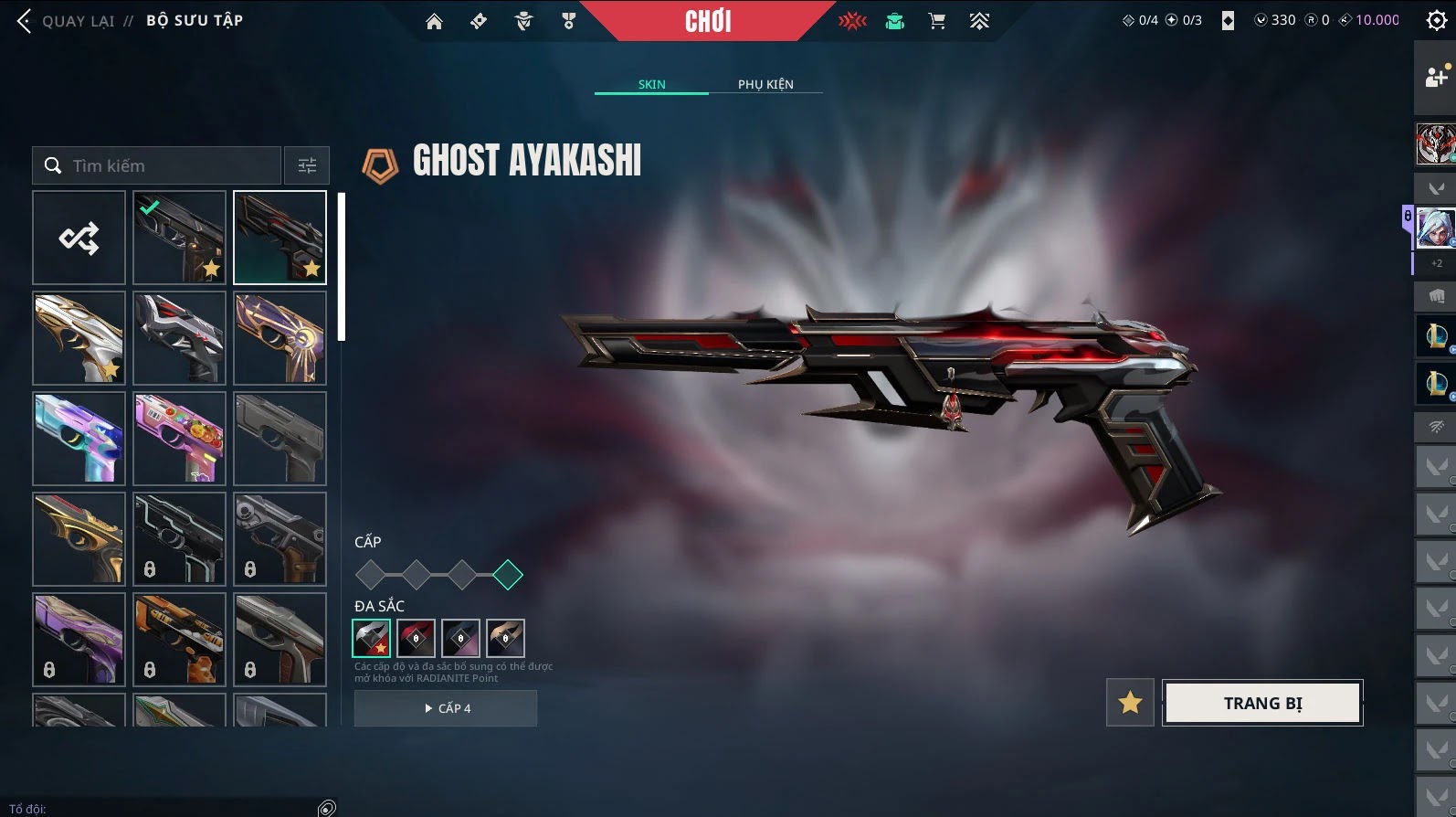
Task: Equip the skin with TRANG BỊ
Action: click(x=1262, y=703)
